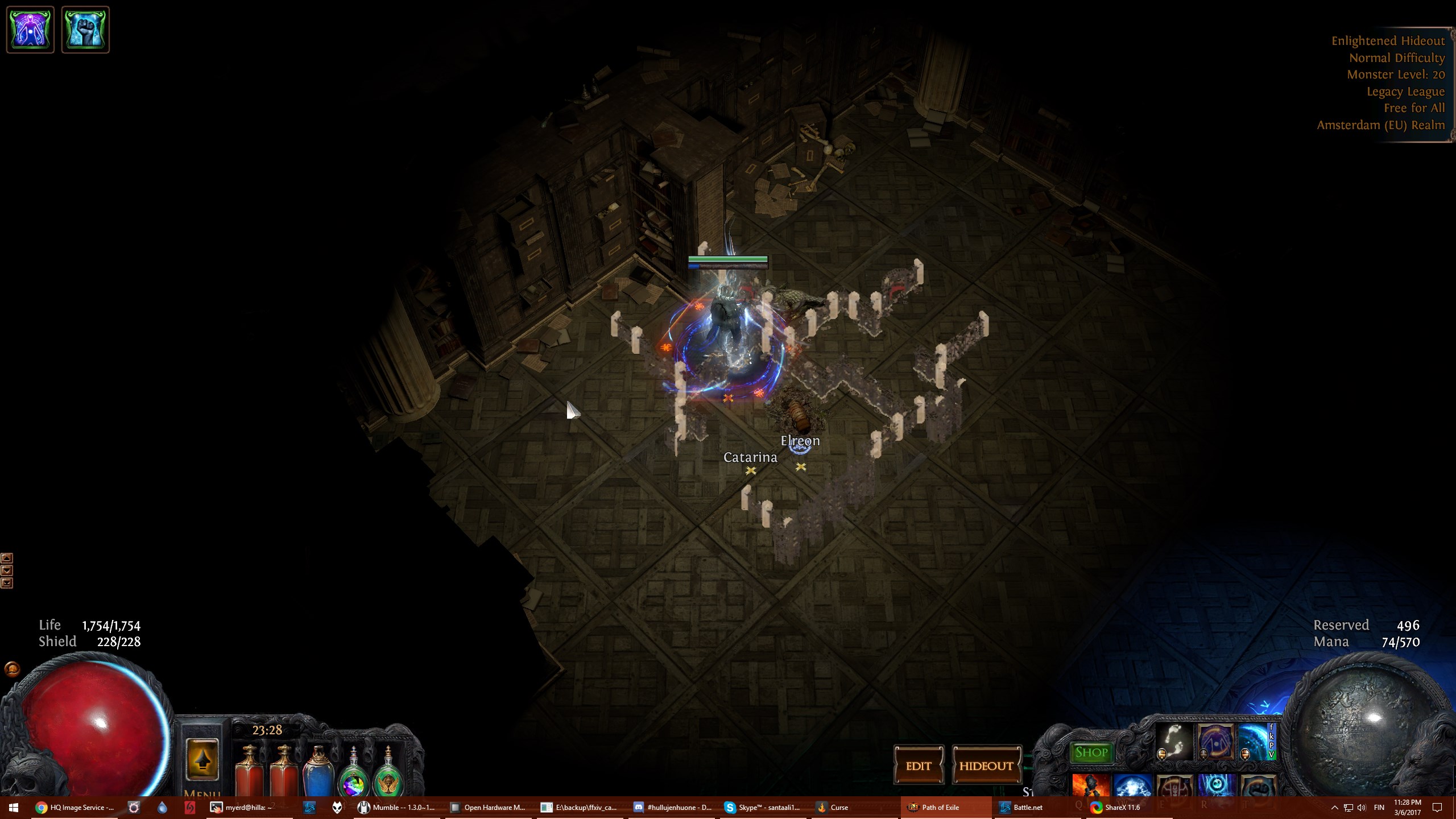The height and width of the screenshot is (819, 1456).
Task: Select the footprints move skill icon
Action: (x=1174, y=741)
